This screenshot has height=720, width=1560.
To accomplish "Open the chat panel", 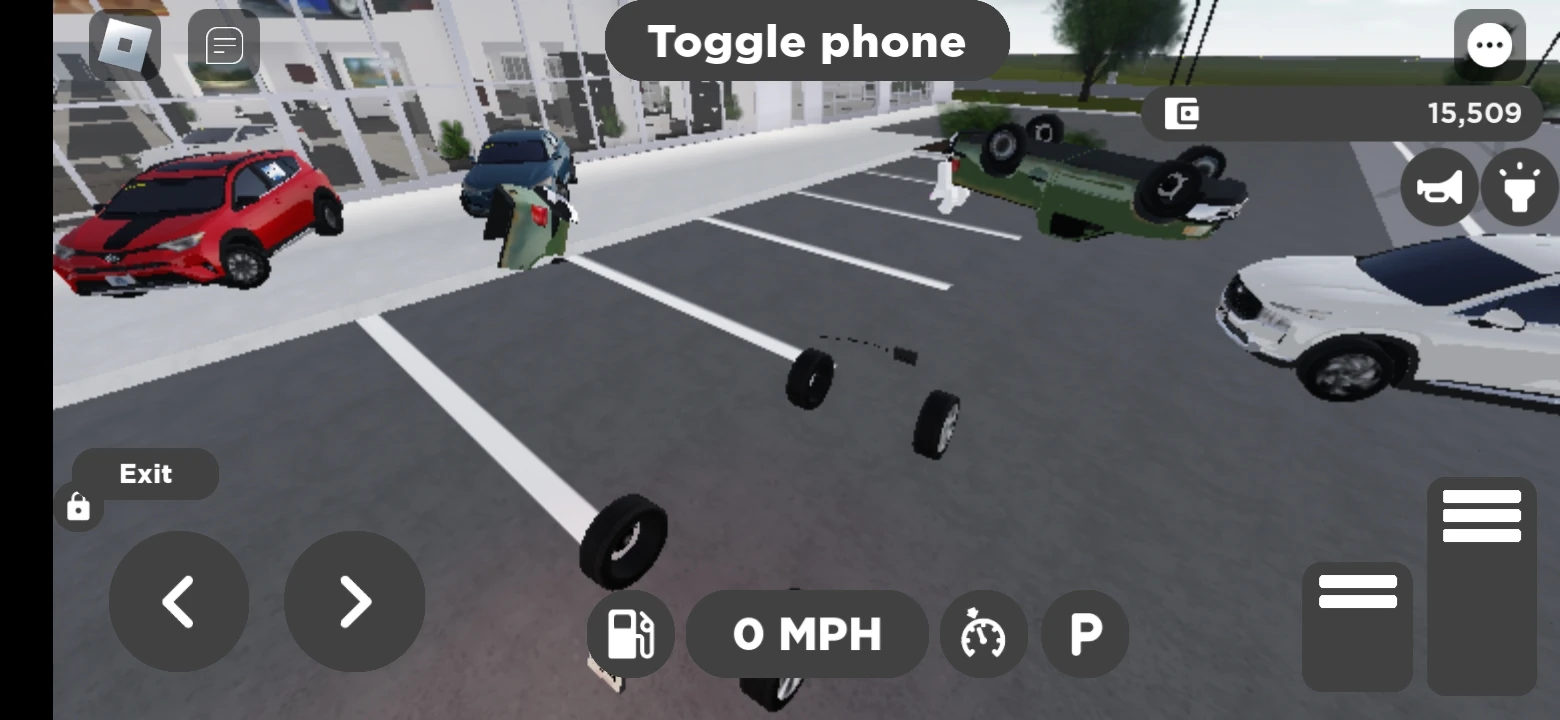I will (x=225, y=43).
